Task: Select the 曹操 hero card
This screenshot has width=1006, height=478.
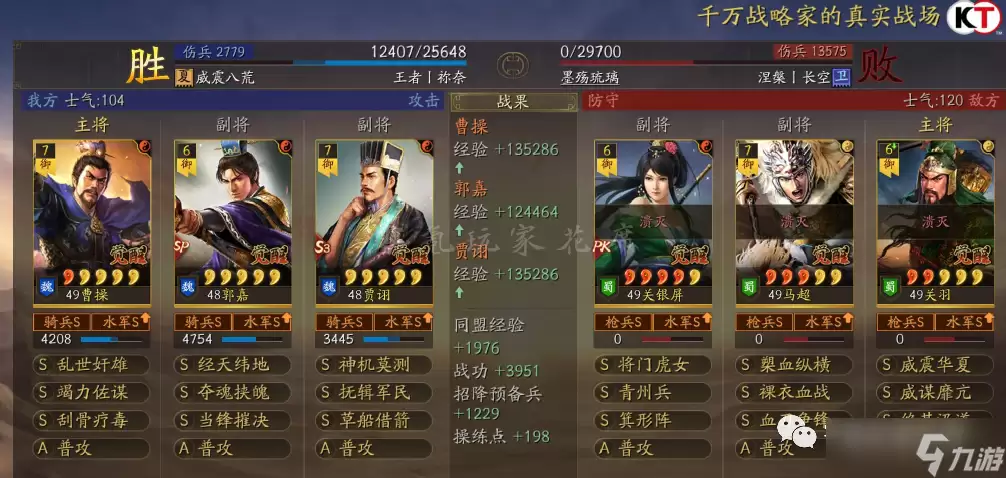Action: point(92,220)
